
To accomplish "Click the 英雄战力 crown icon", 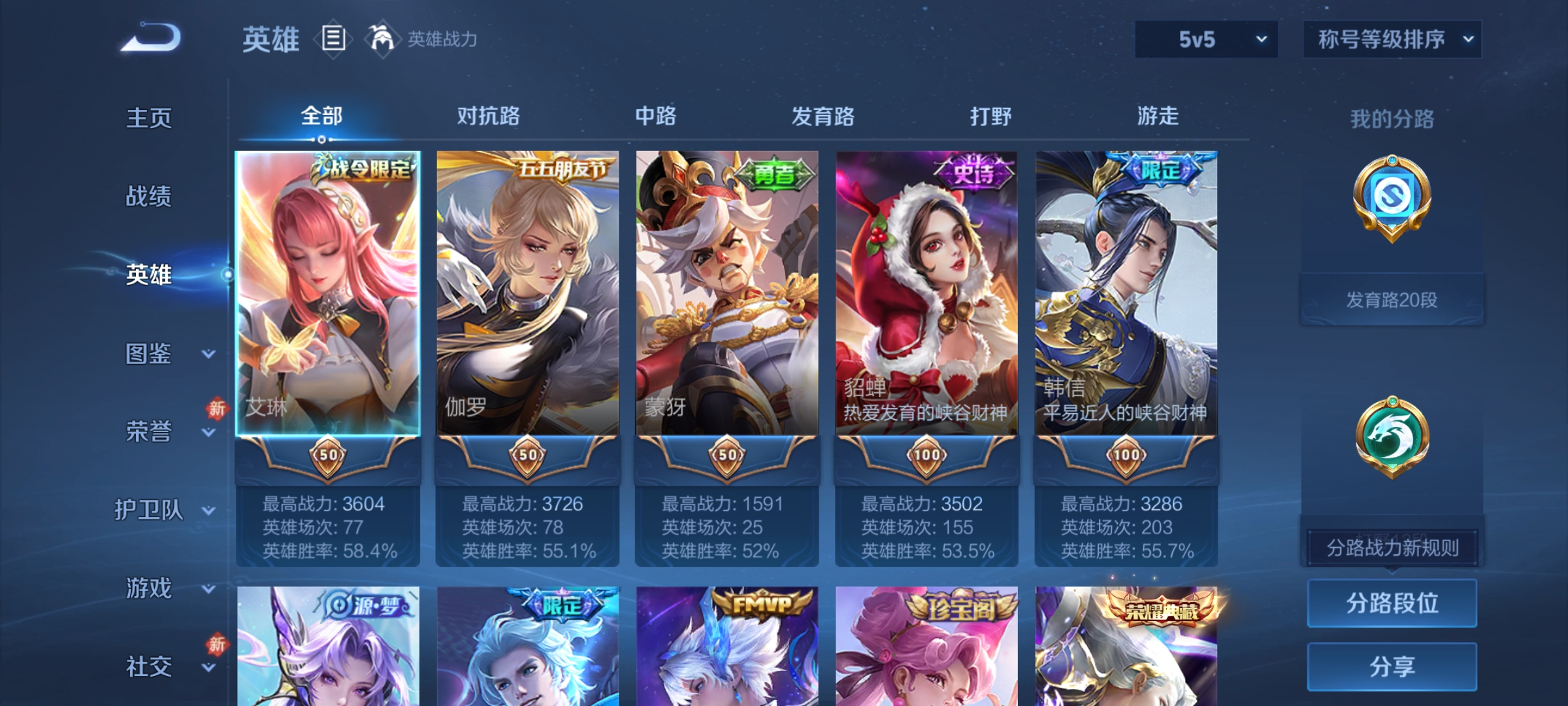I will pos(383,39).
